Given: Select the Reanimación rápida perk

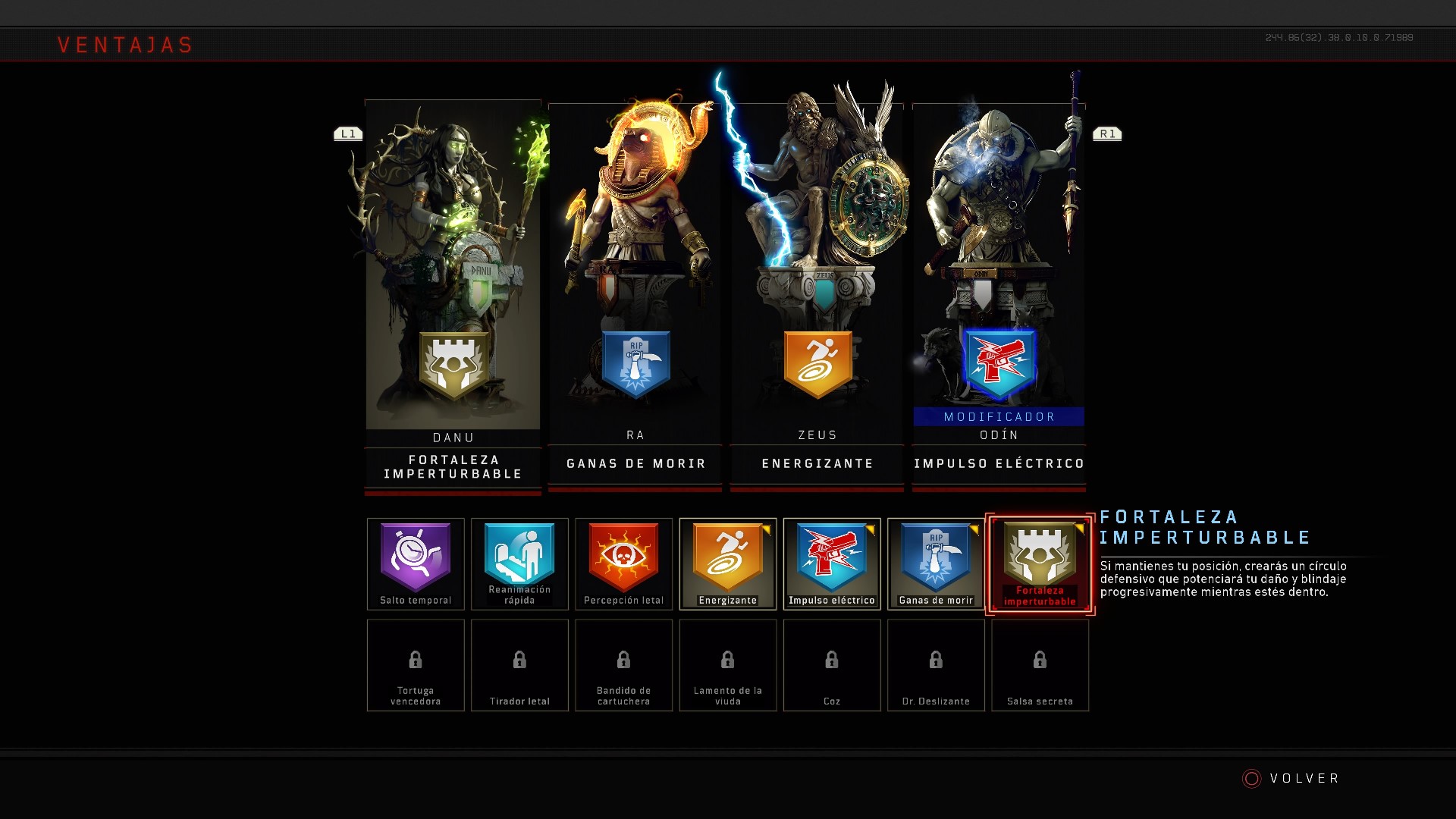Looking at the screenshot, I should pyautogui.click(x=519, y=563).
